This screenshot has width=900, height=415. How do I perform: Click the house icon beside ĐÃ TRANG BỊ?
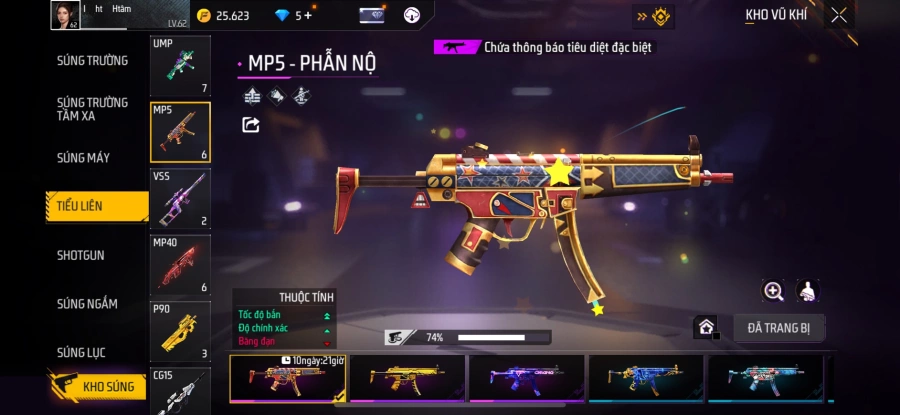pyautogui.click(x=706, y=327)
